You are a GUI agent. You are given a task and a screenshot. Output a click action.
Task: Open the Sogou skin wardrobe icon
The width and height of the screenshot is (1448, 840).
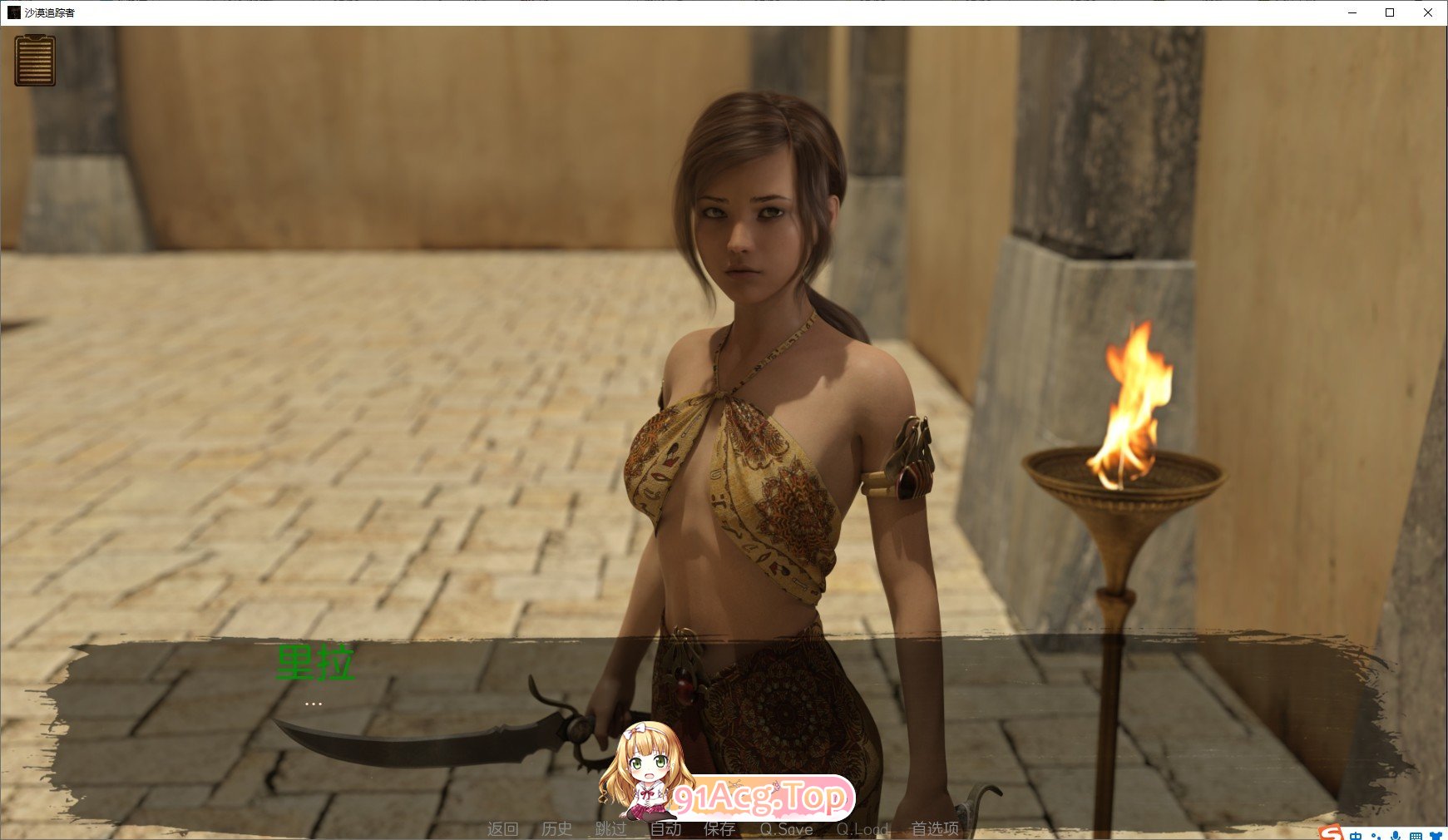[x=1437, y=836]
